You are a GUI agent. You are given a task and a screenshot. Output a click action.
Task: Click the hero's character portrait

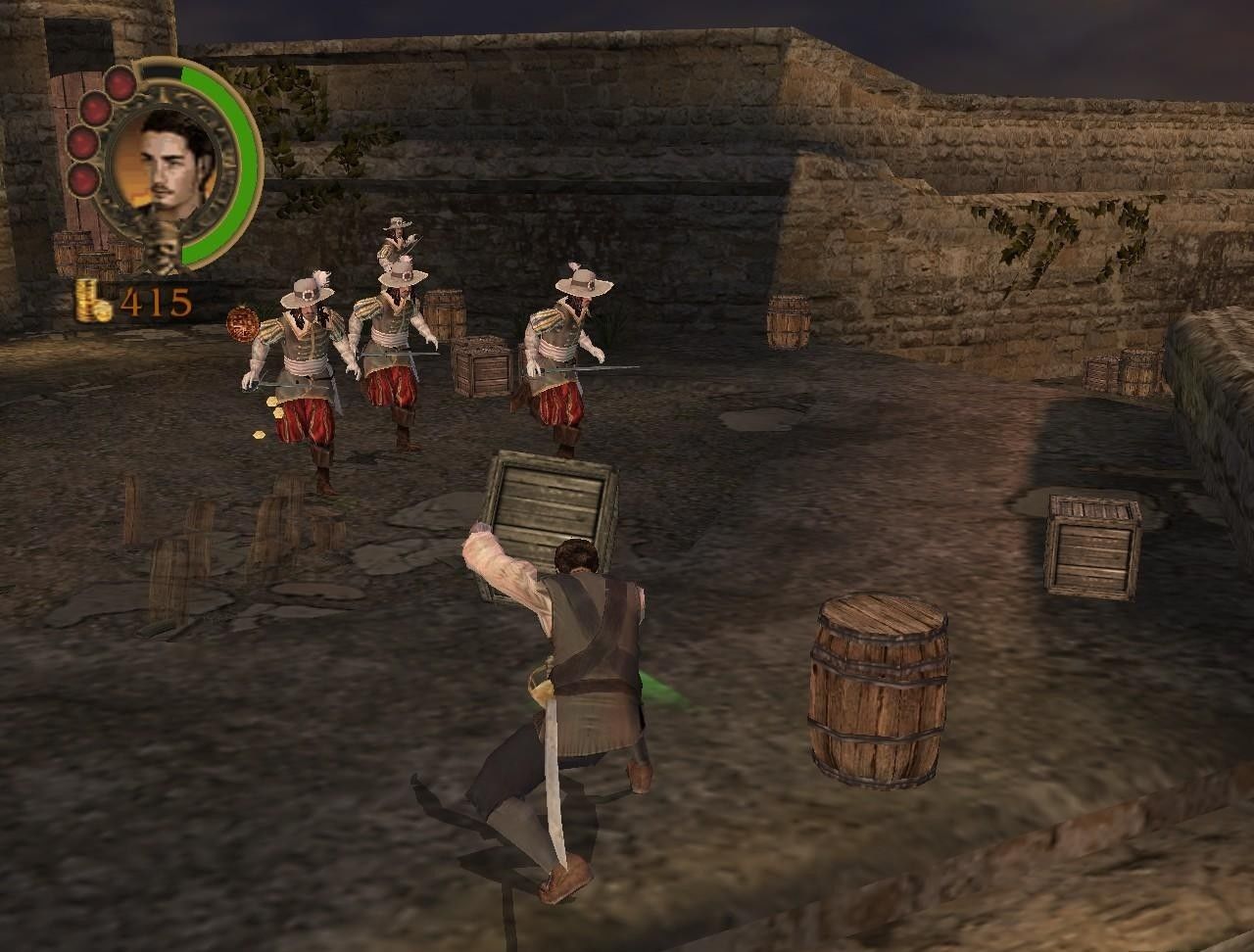(x=168, y=163)
